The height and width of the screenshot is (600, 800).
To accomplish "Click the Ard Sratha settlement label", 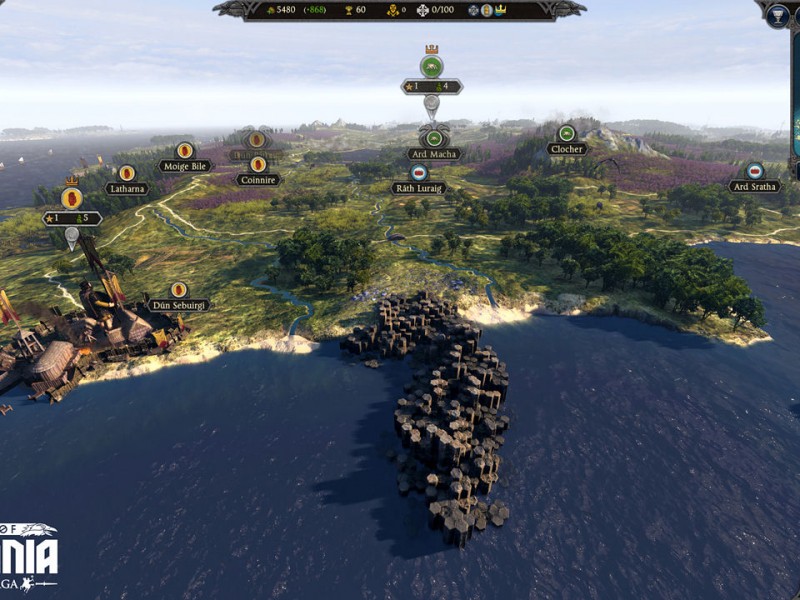I will [754, 186].
